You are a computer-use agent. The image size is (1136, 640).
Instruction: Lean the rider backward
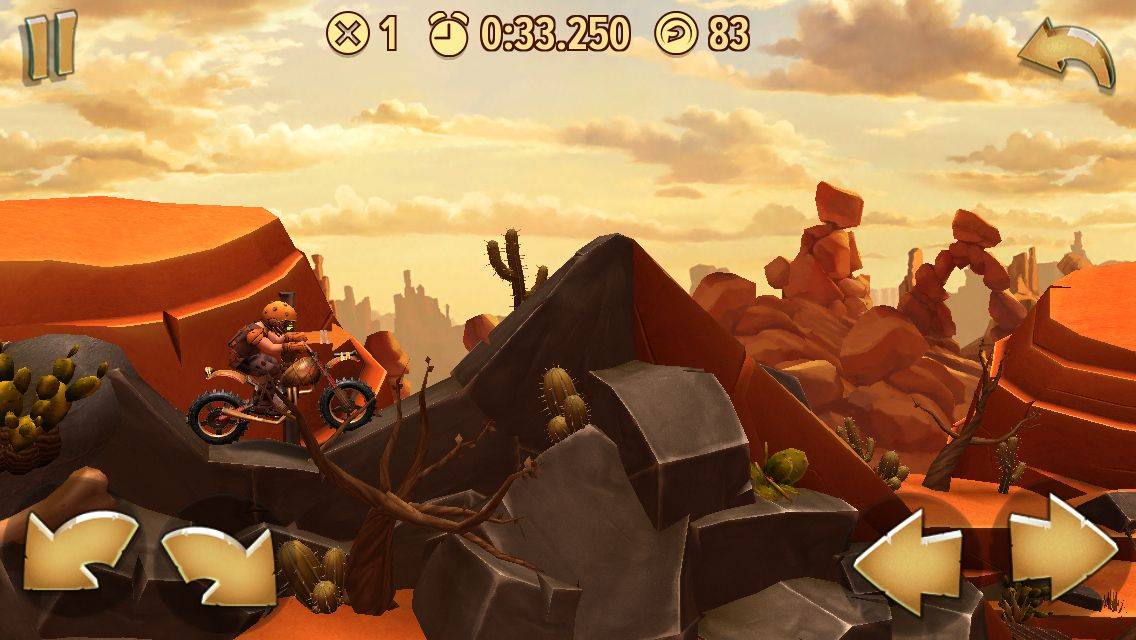point(78,557)
